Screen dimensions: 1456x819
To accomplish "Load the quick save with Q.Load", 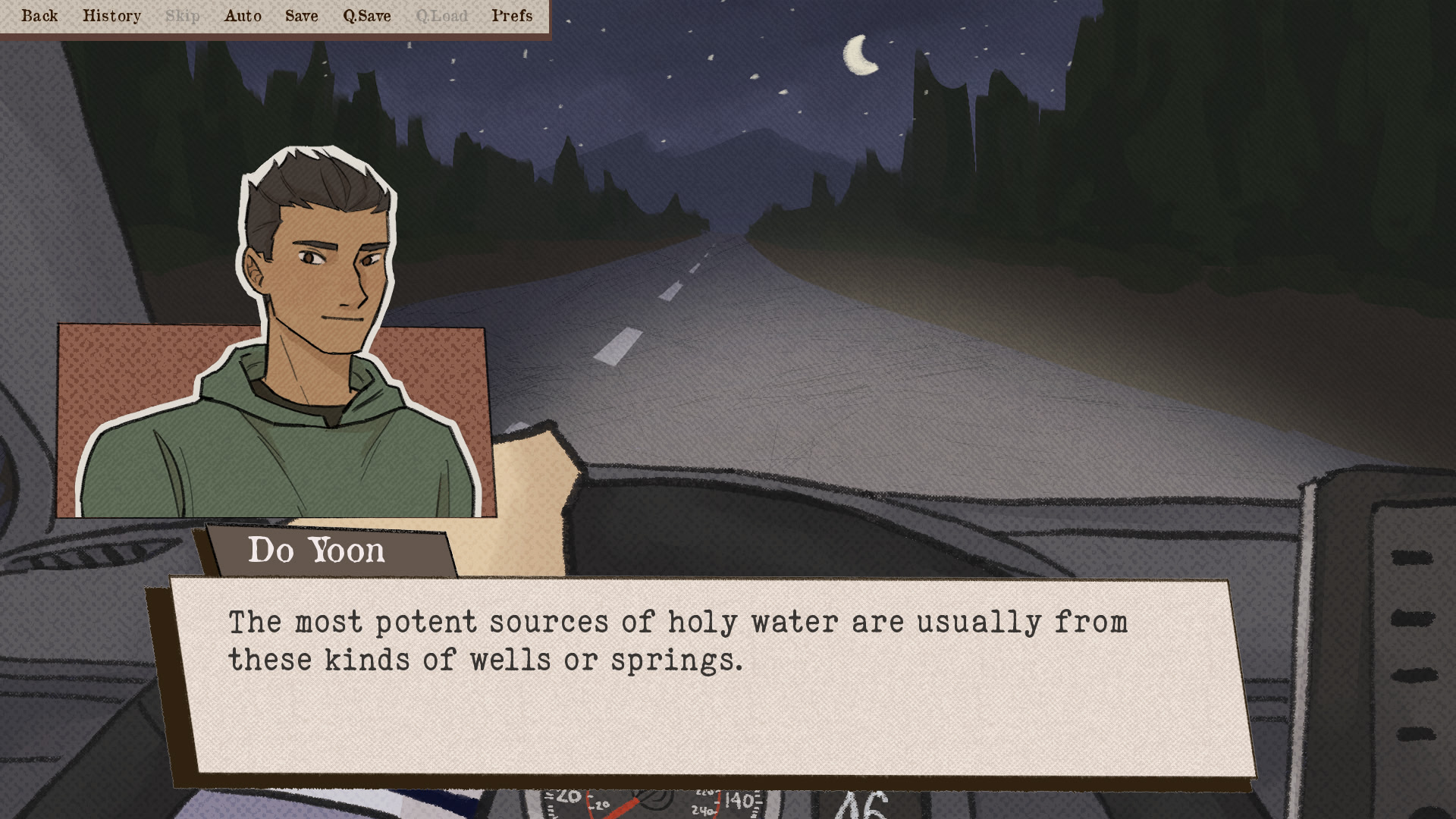I will pos(441,16).
